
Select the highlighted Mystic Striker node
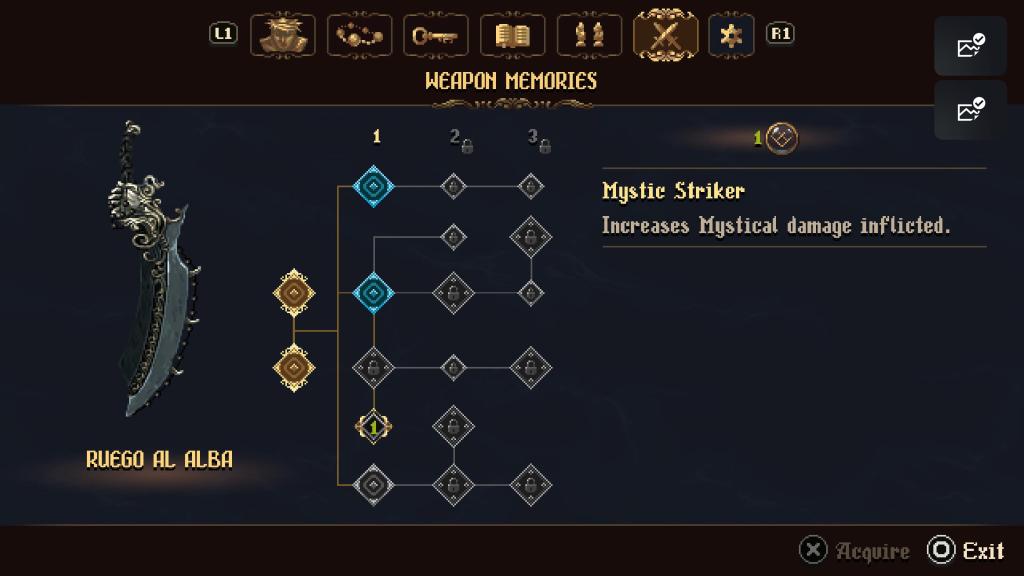click(x=374, y=427)
